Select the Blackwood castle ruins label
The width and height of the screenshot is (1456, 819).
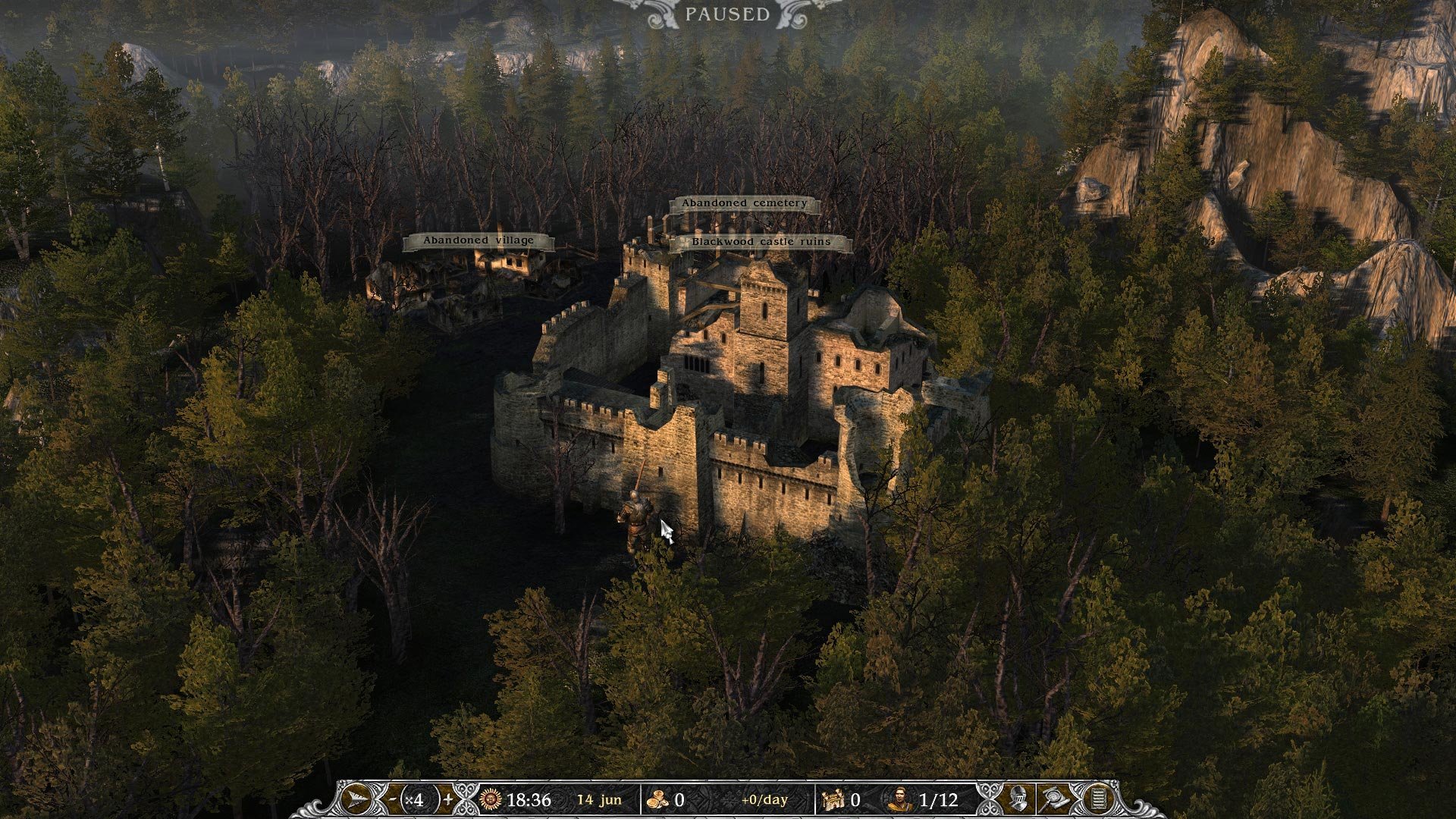761,243
